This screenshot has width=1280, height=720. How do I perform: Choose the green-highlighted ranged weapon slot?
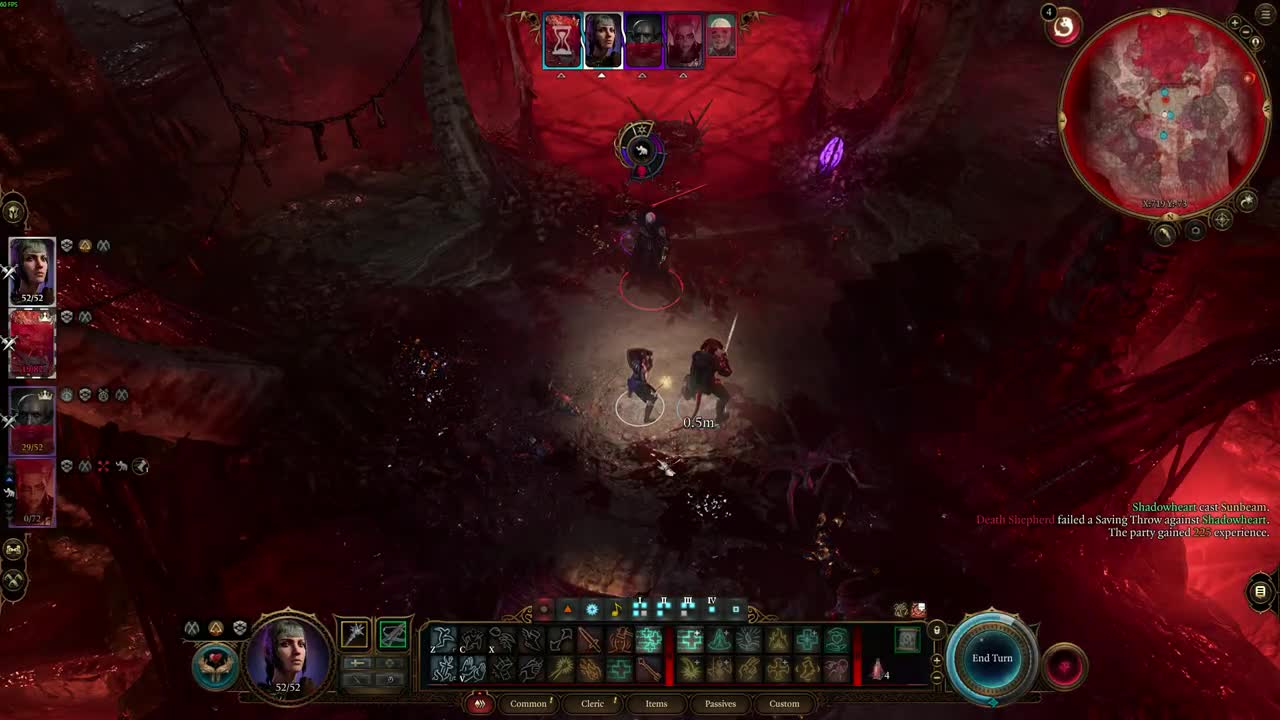click(x=393, y=634)
